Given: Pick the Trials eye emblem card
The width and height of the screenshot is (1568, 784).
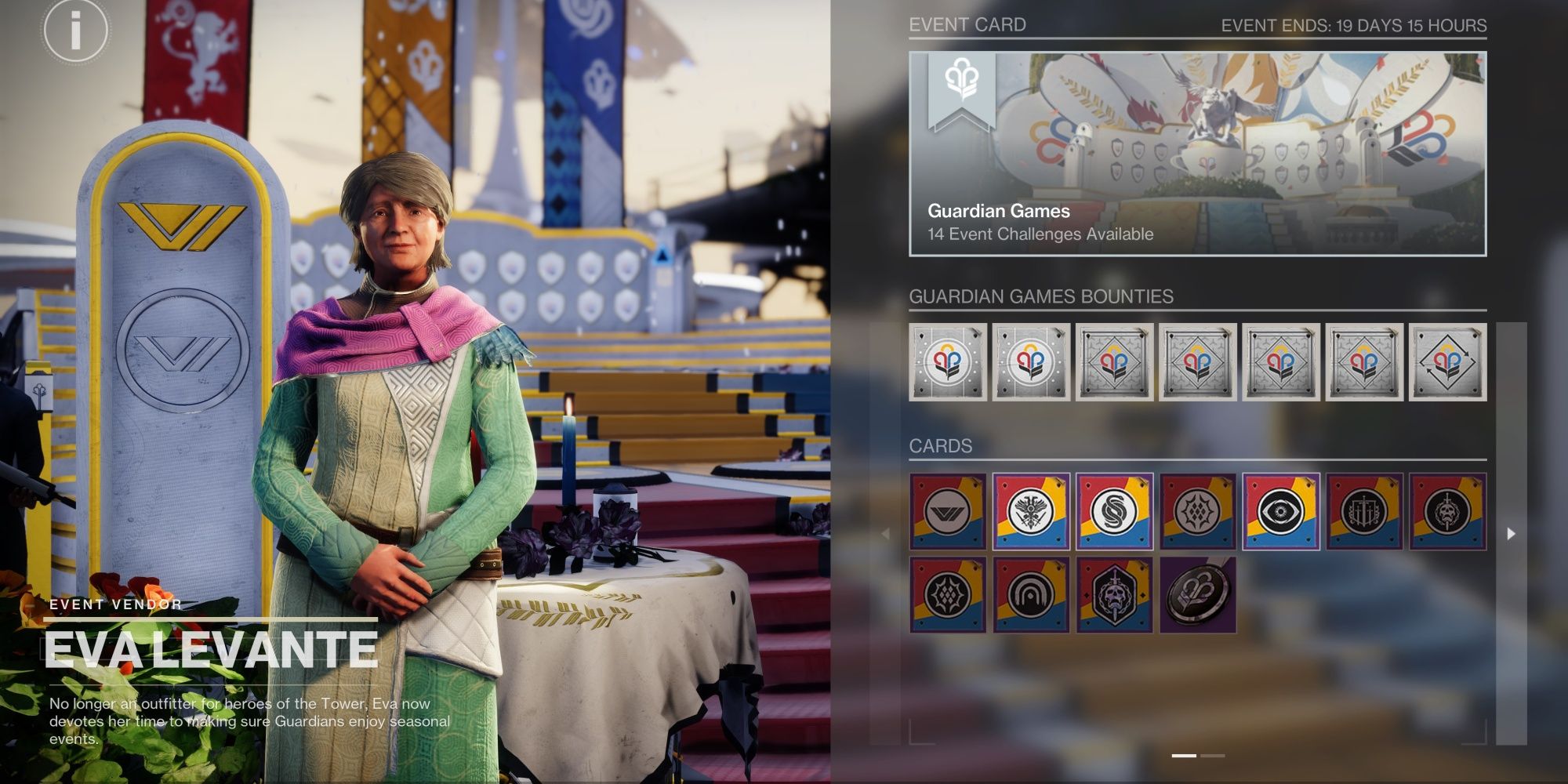Looking at the screenshot, I should coord(1281,511).
